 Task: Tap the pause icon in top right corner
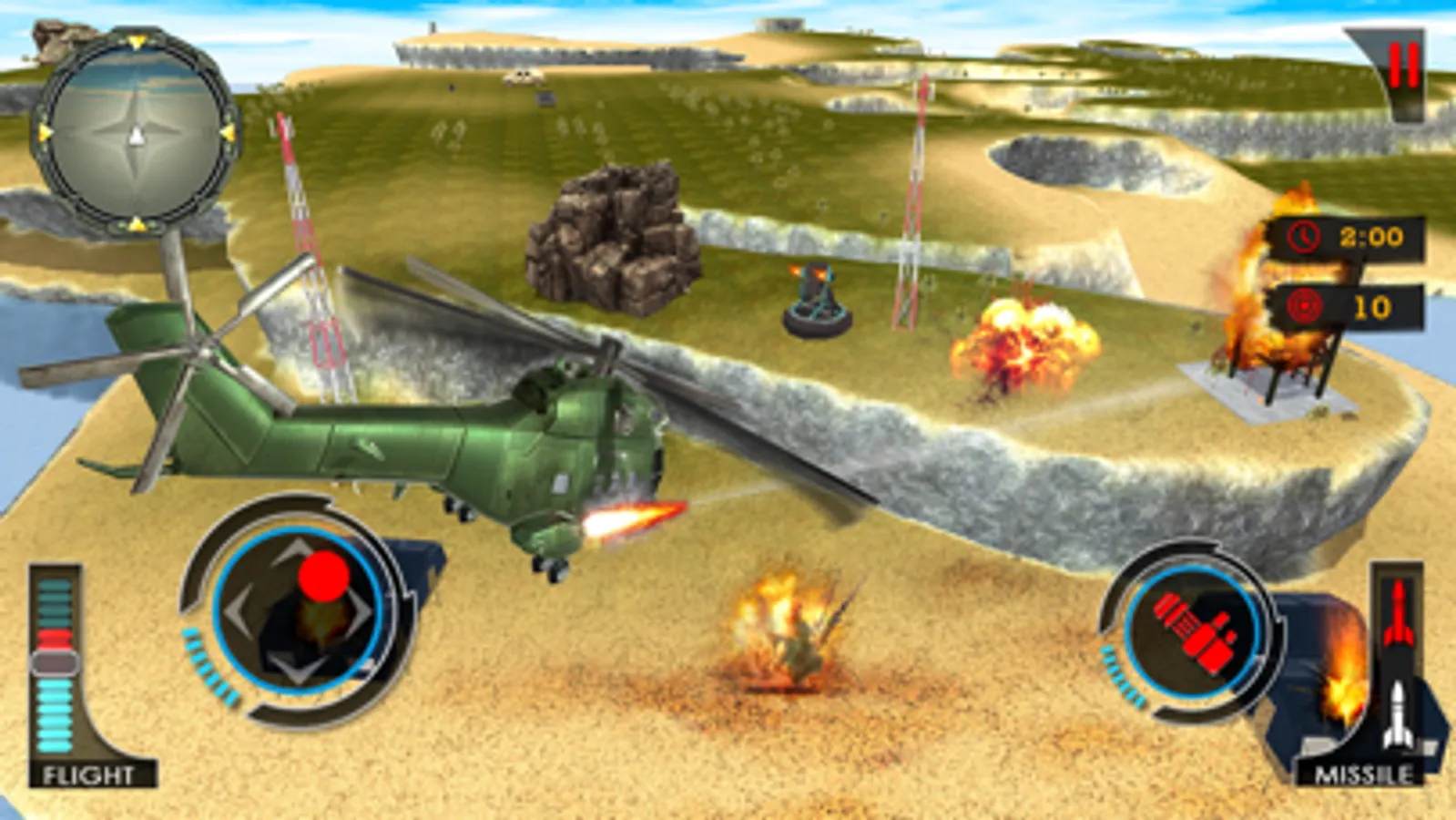(x=1402, y=62)
